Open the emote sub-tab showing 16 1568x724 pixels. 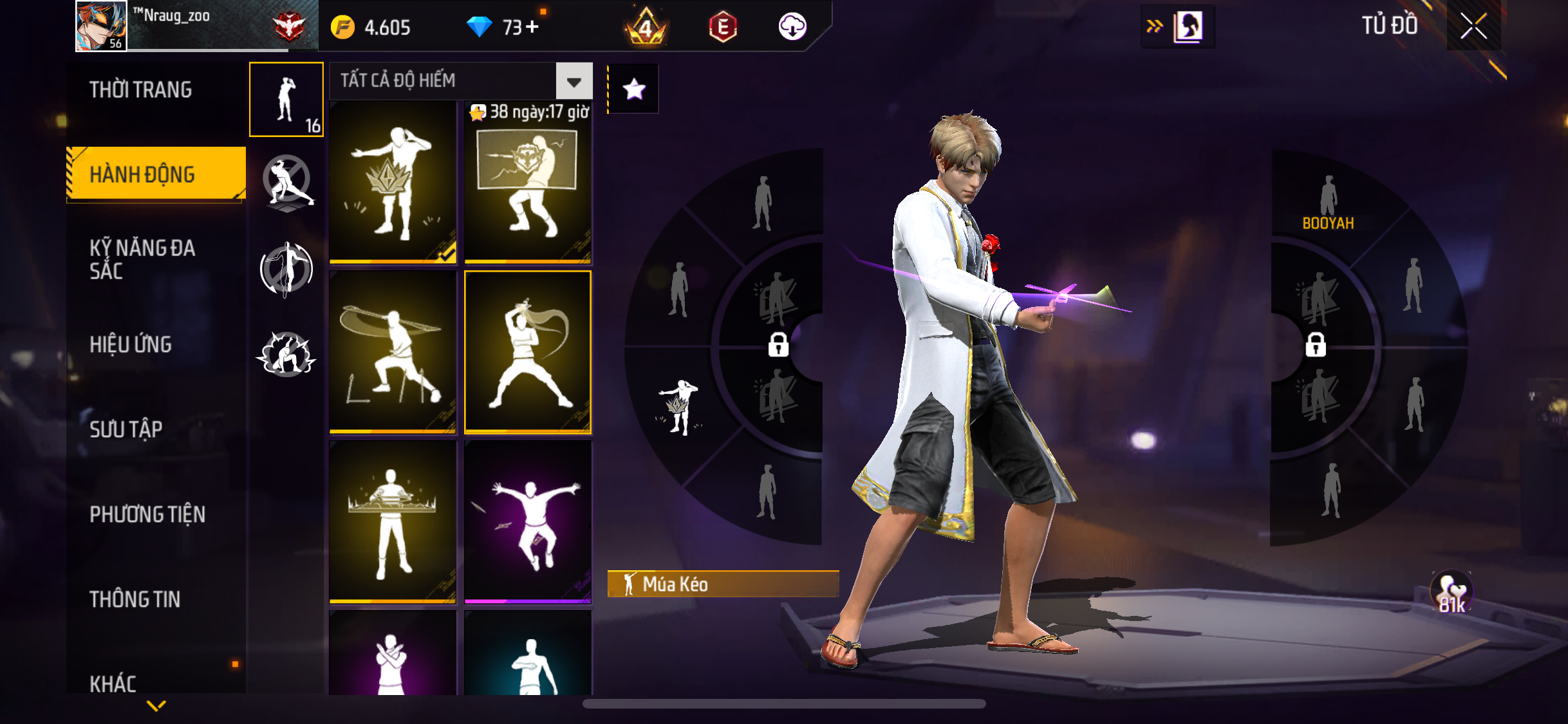[x=286, y=100]
